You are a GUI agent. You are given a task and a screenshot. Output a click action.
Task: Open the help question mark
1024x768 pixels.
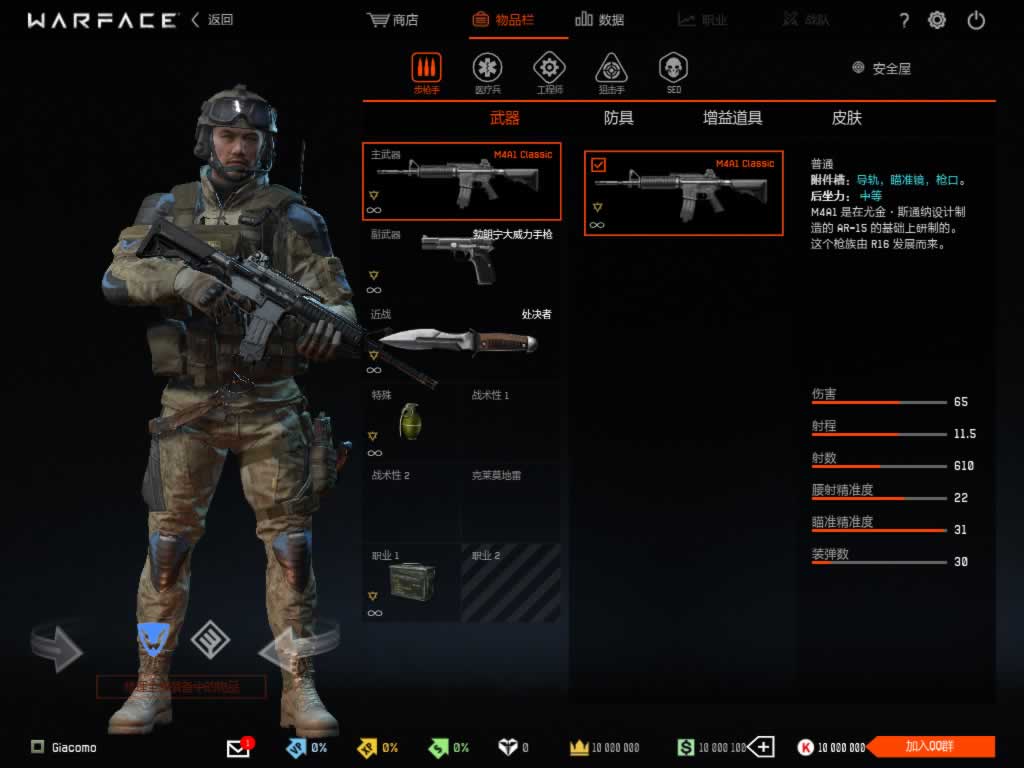point(904,20)
